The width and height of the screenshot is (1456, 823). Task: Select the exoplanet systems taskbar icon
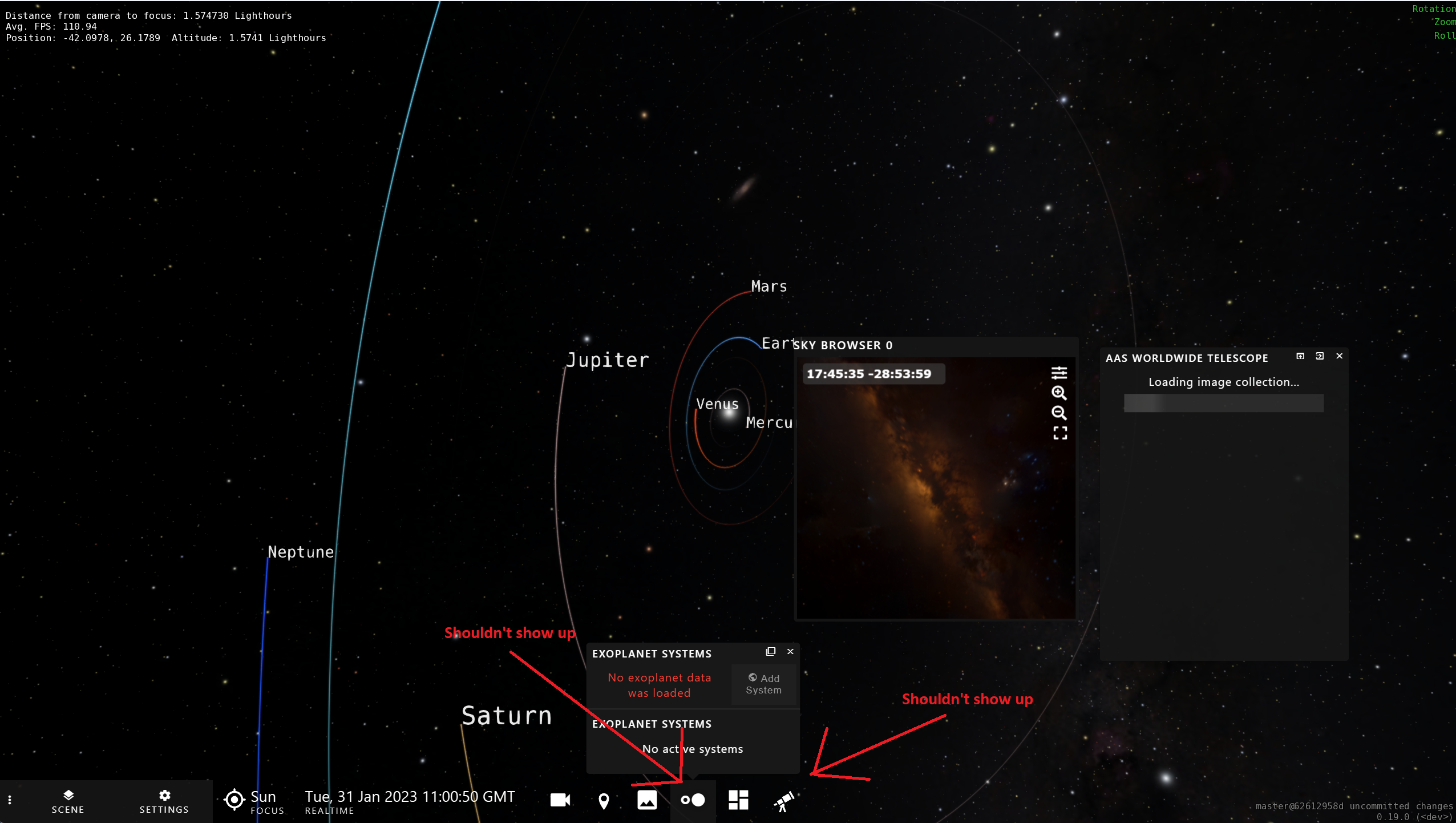(x=692, y=800)
